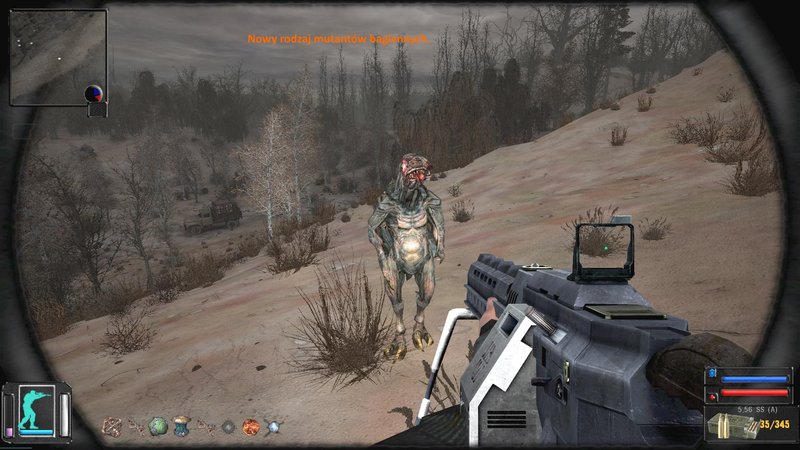Pick the orange fireball artifact in the belt
800x450 pixels.
251,426
